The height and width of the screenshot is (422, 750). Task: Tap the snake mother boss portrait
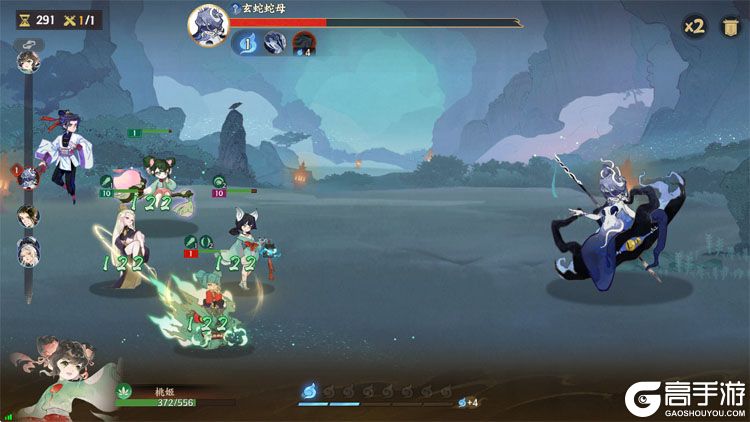coord(207,26)
